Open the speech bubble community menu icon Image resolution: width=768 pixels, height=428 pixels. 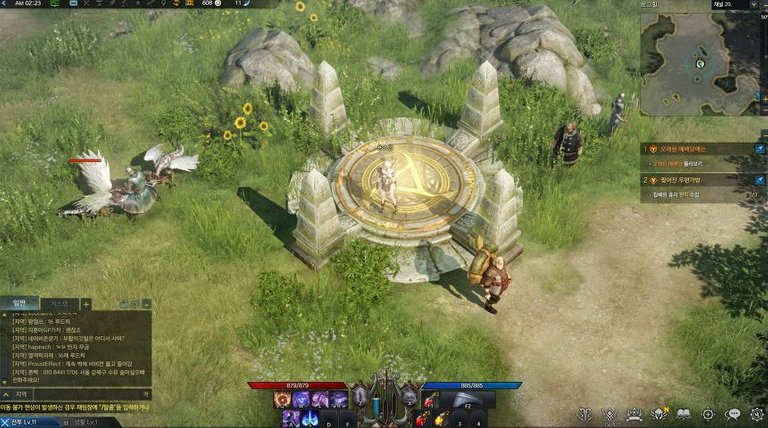pos(733,414)
